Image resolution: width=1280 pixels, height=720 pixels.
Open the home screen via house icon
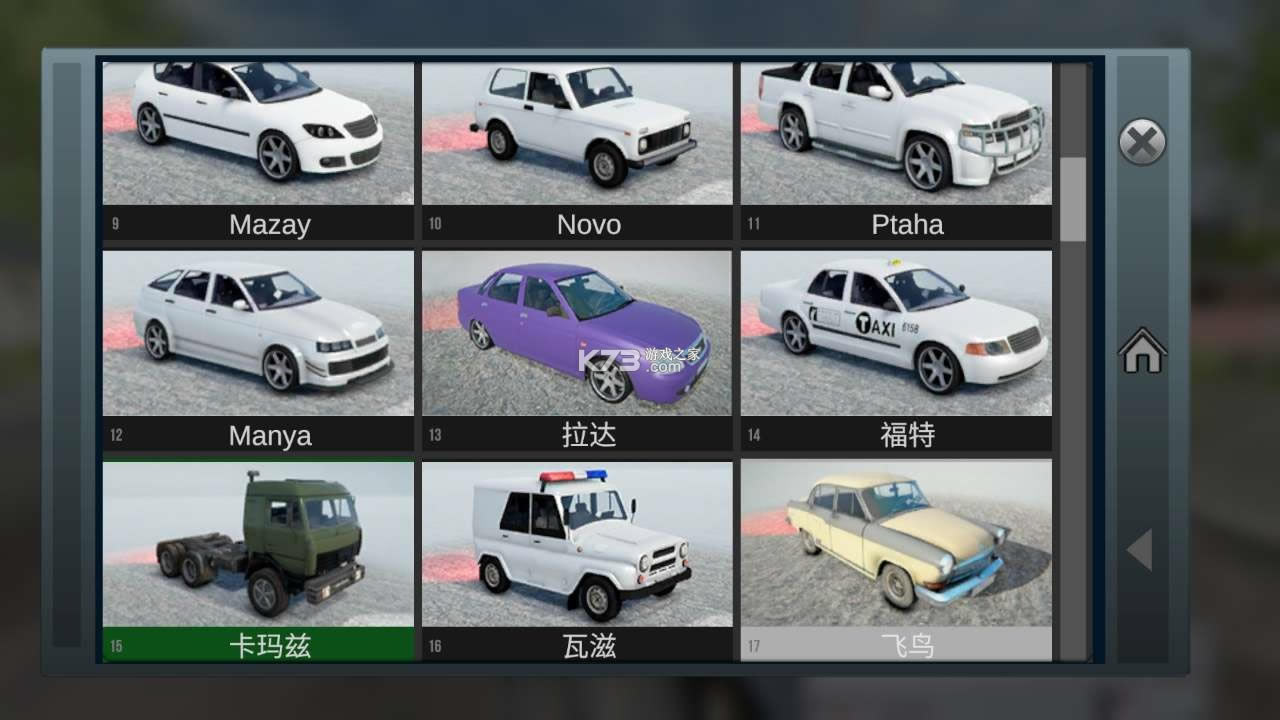click(x=1142, y=352)
